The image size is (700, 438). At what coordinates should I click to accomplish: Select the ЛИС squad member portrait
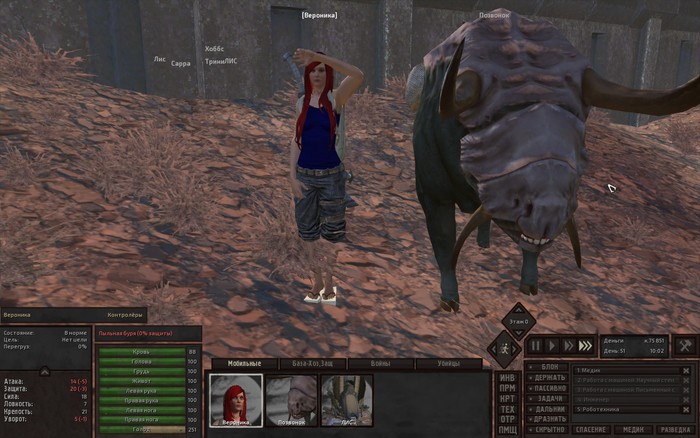click(x=346, y=399)
